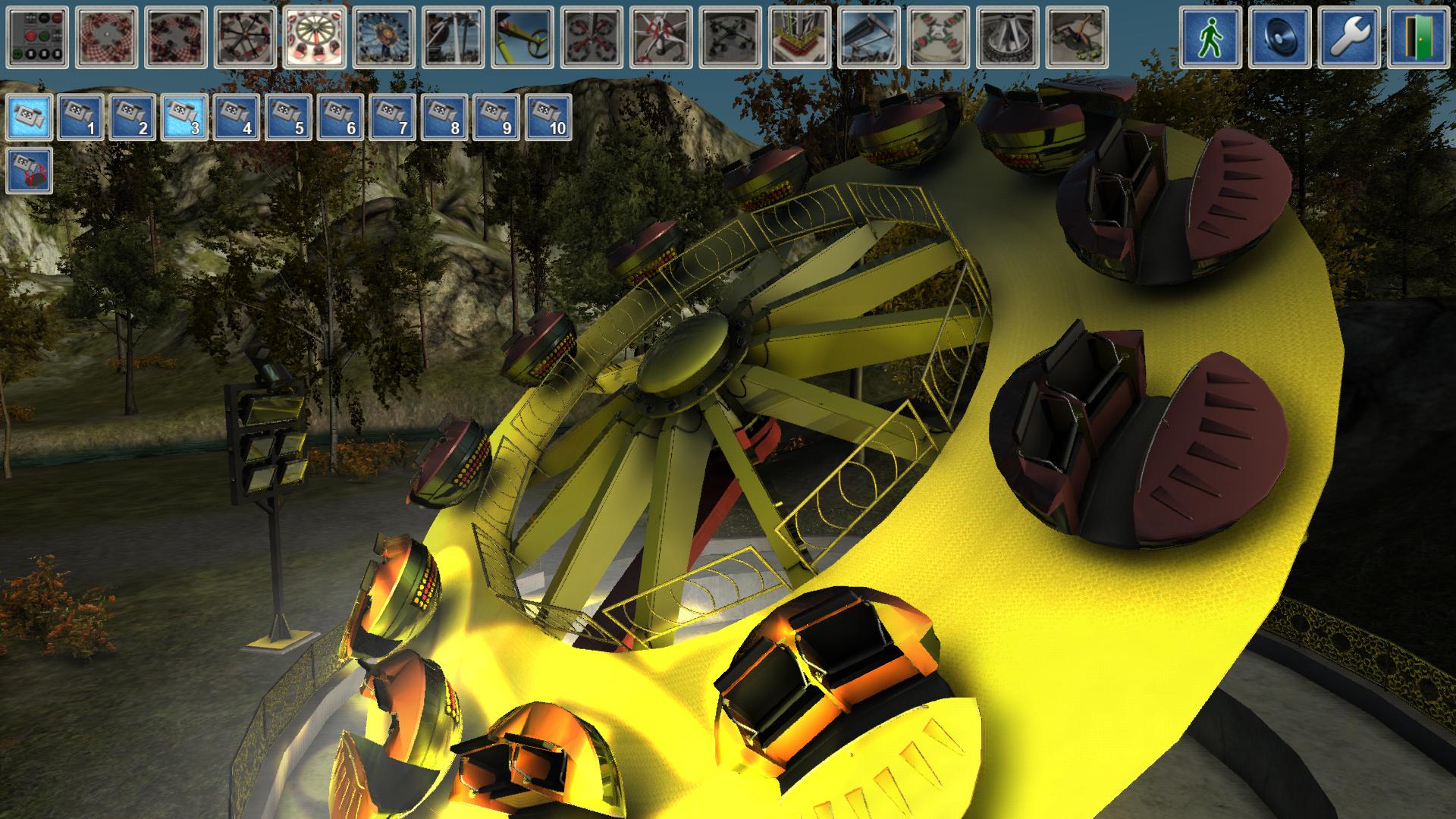Exit through the green door icon
1456x819 pixels.
click(1418, 37)
